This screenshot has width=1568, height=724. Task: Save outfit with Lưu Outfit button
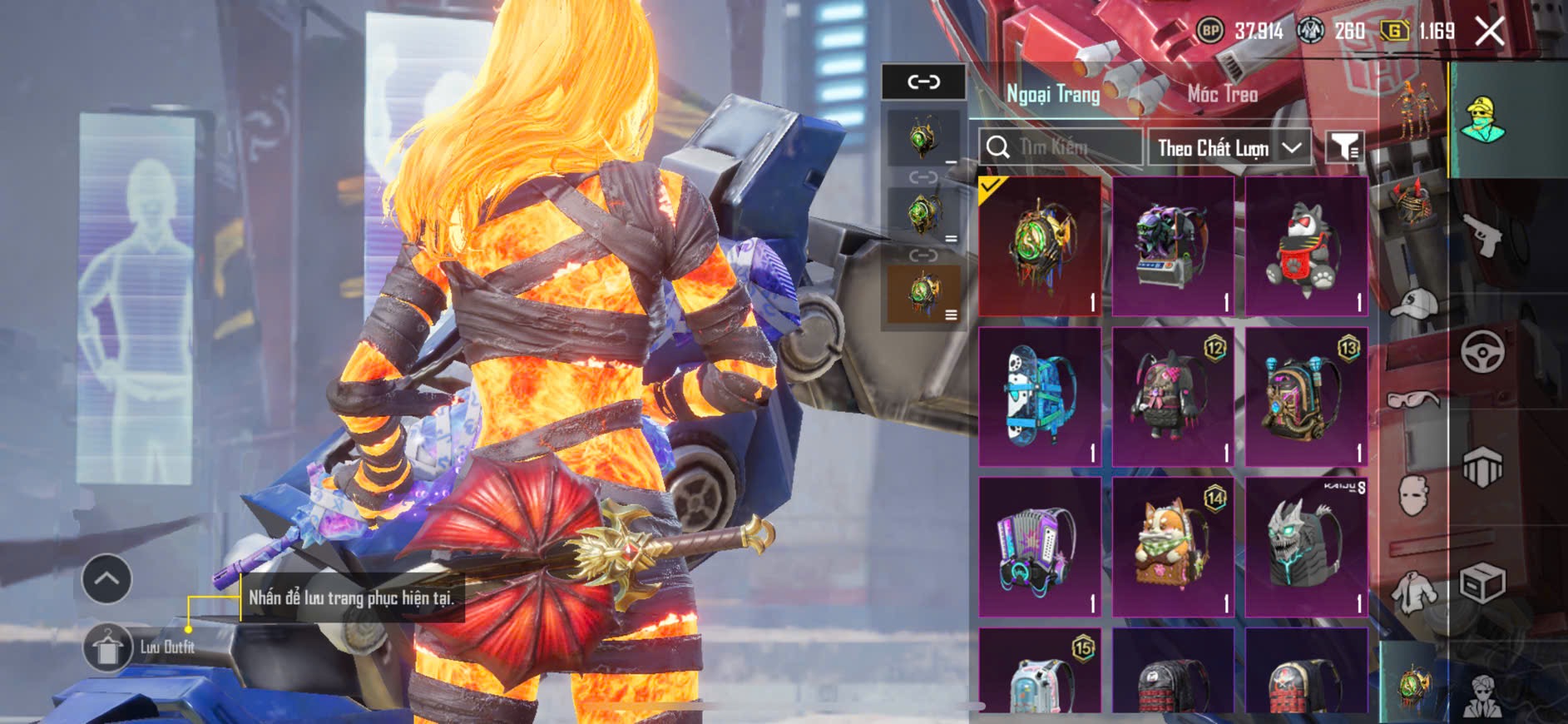click(108, 647)
